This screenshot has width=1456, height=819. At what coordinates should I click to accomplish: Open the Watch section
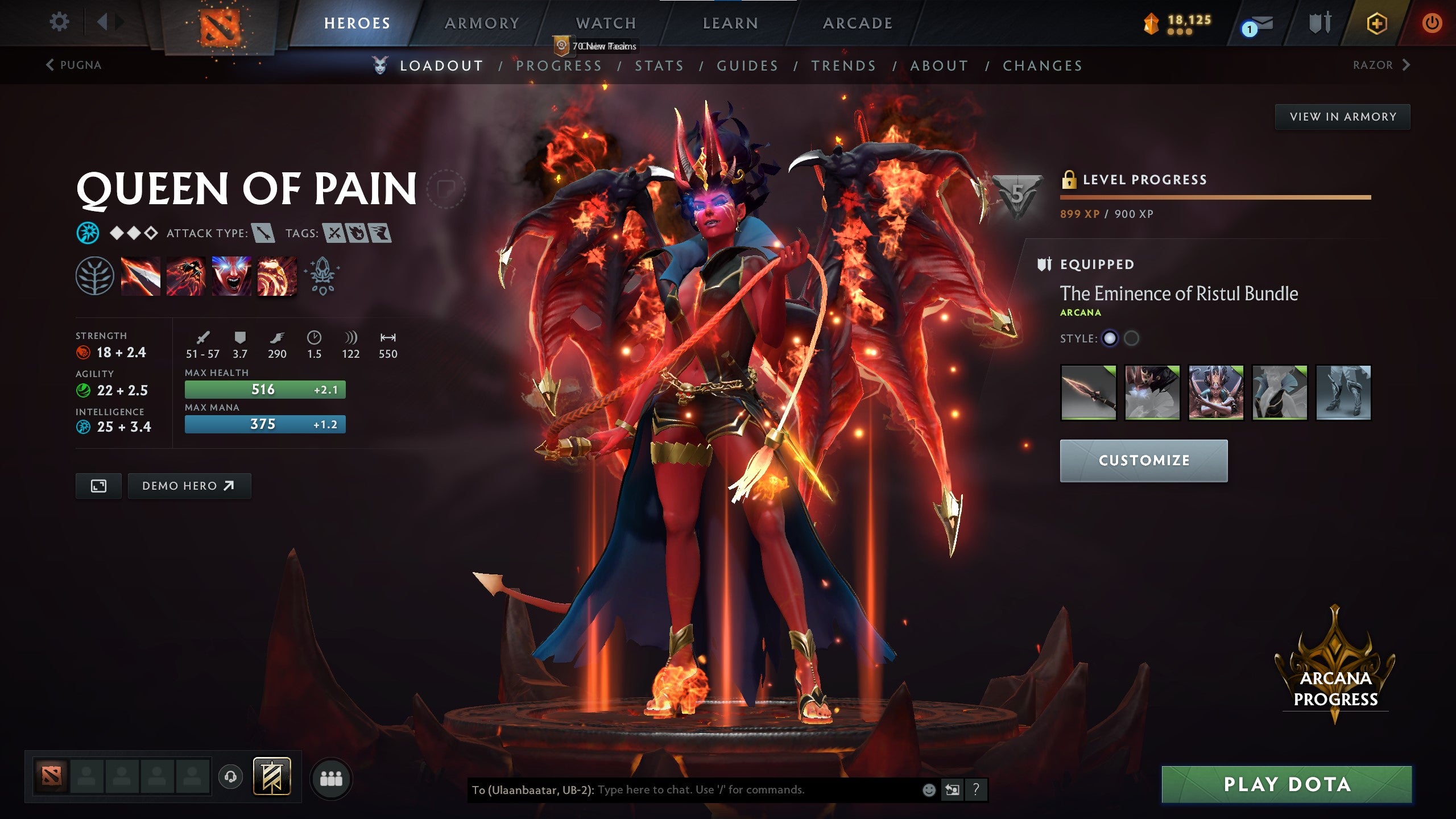tap(606, 23)
